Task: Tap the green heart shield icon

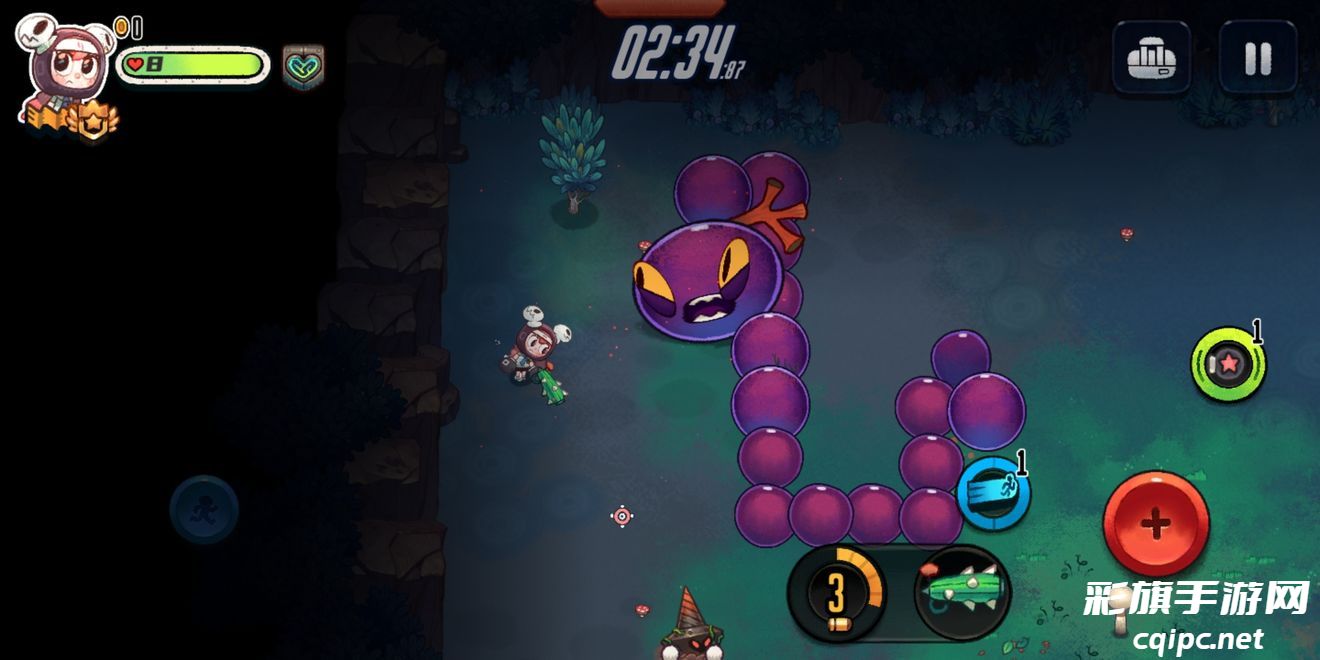Action: point(303,66)
